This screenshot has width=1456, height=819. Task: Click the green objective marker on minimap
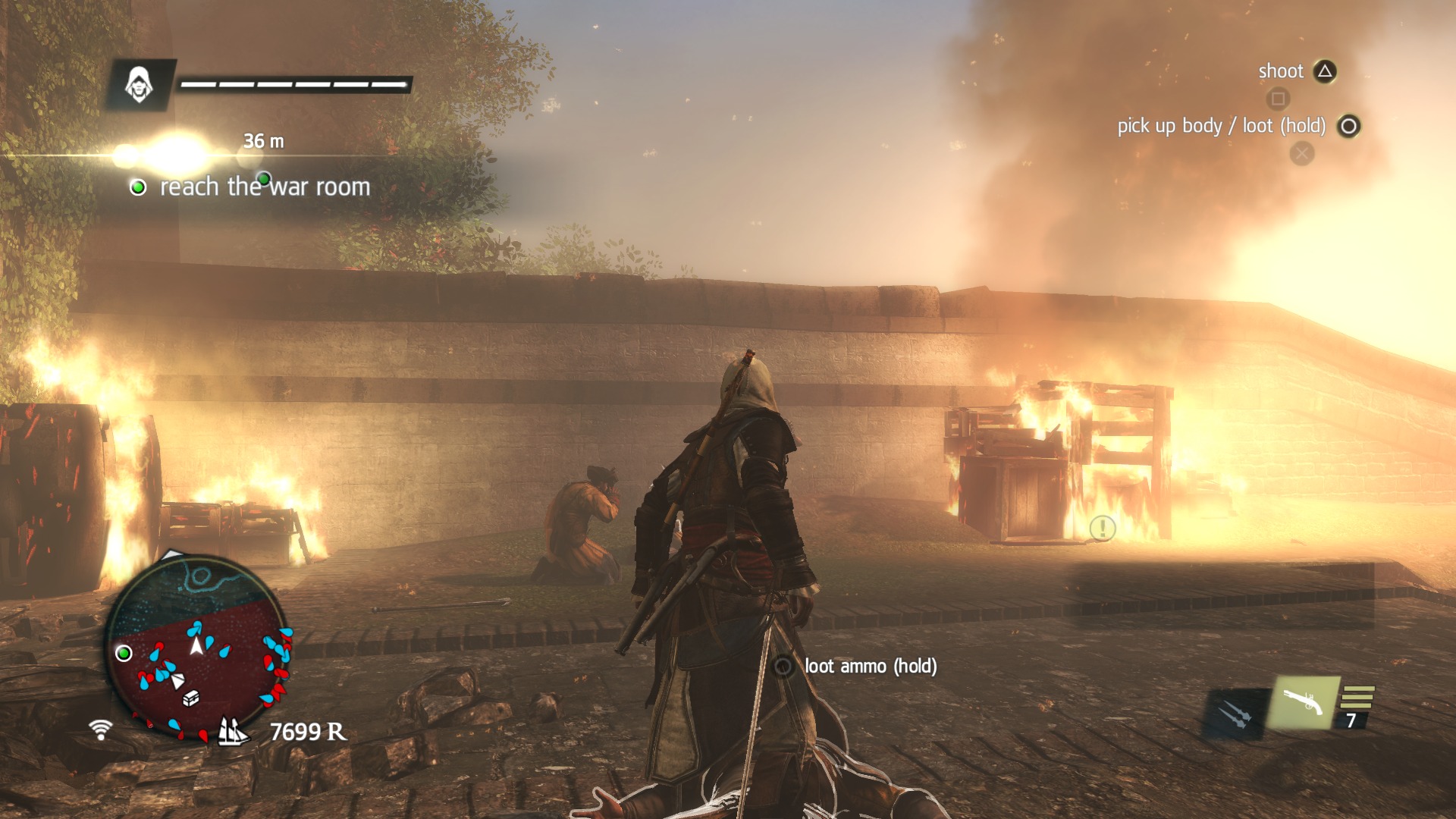(x=124, y=653)
